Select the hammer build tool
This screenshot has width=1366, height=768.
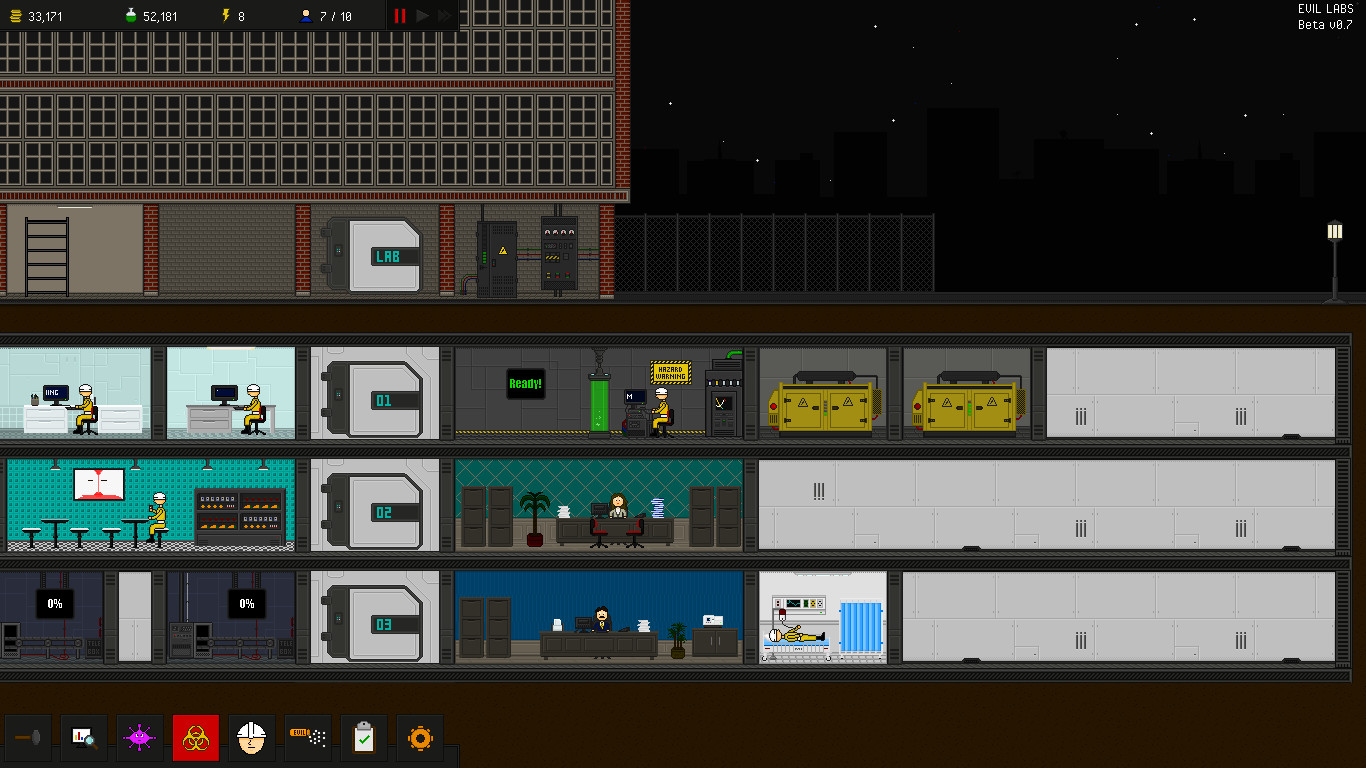[x=28, y=737]
